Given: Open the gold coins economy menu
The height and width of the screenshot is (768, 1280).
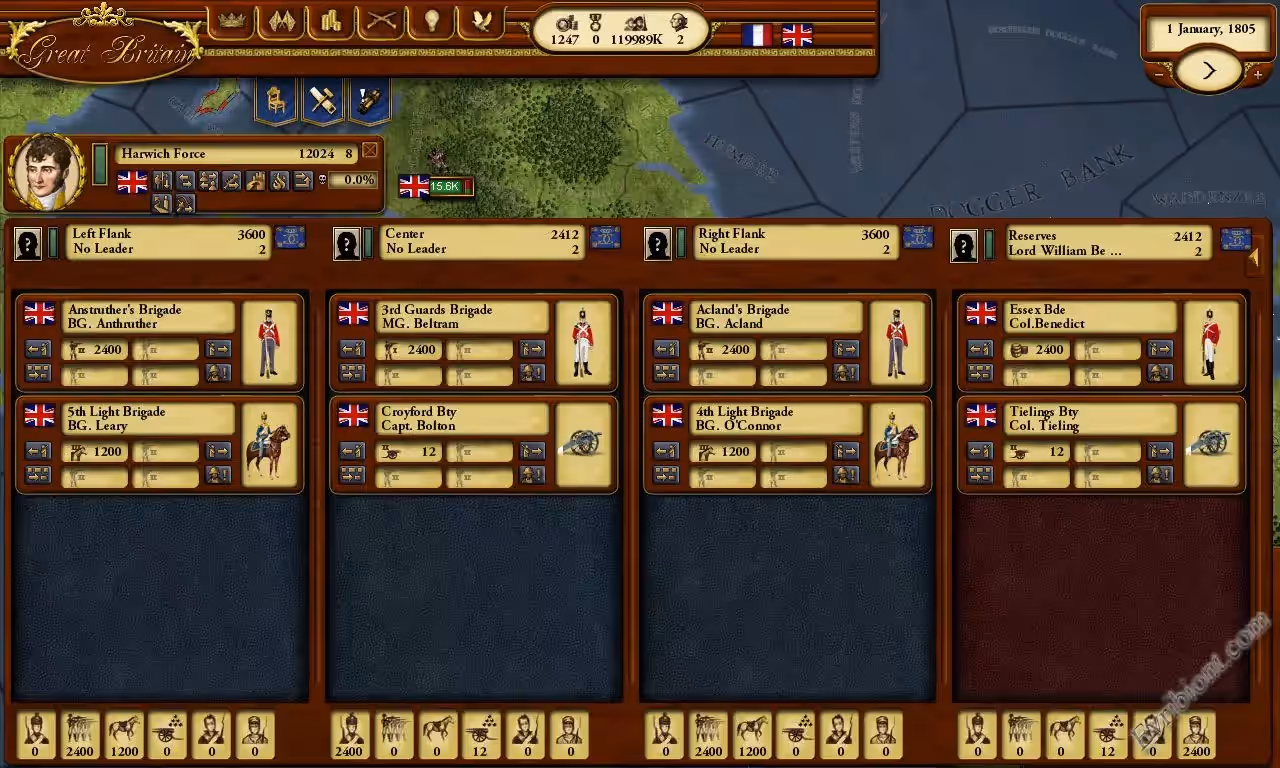Looking at the screenshot, I should pyautogui.click(x=331, y=22).
